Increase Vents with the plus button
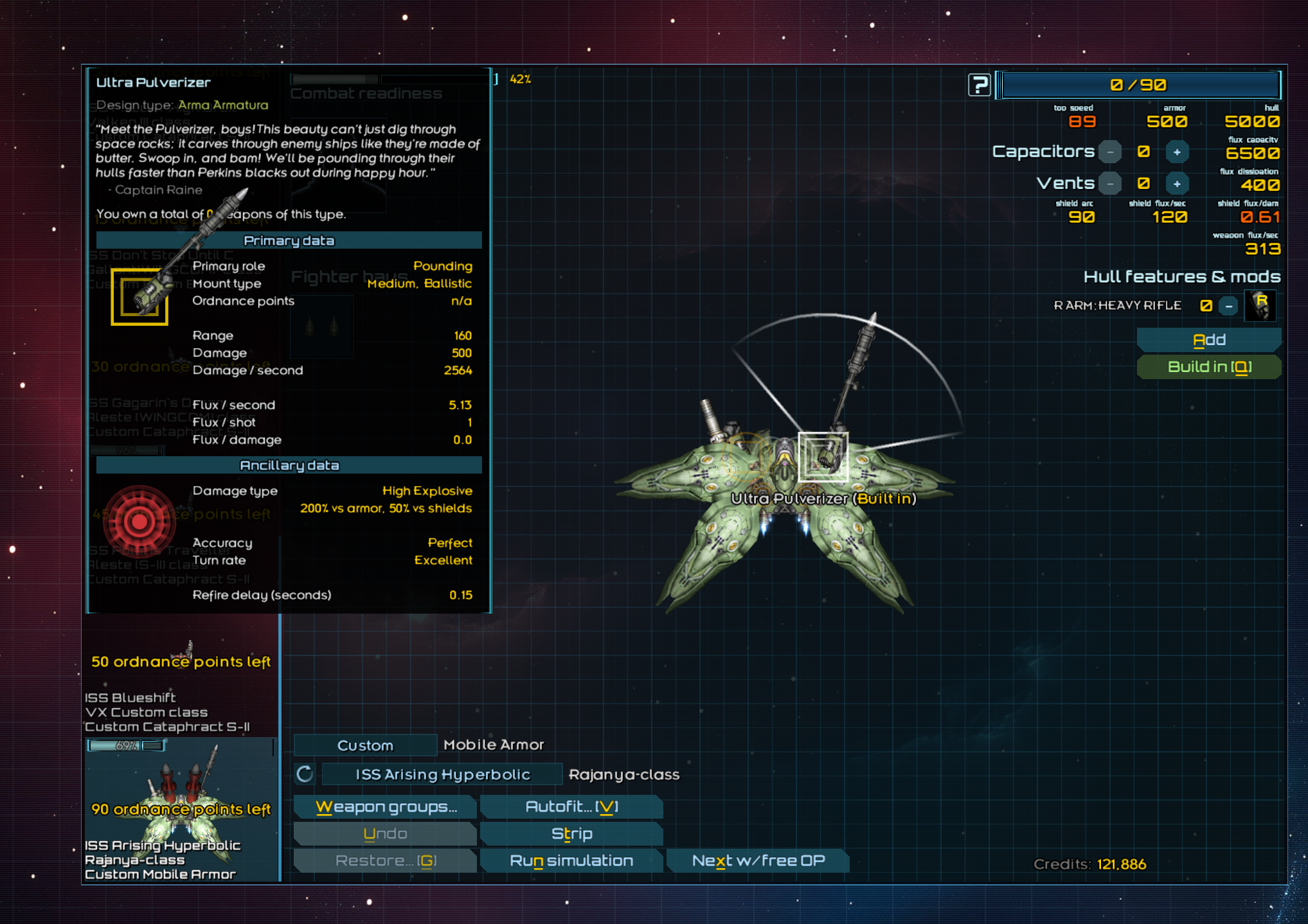This screenshot has height=924, width=1308. 1177,184
